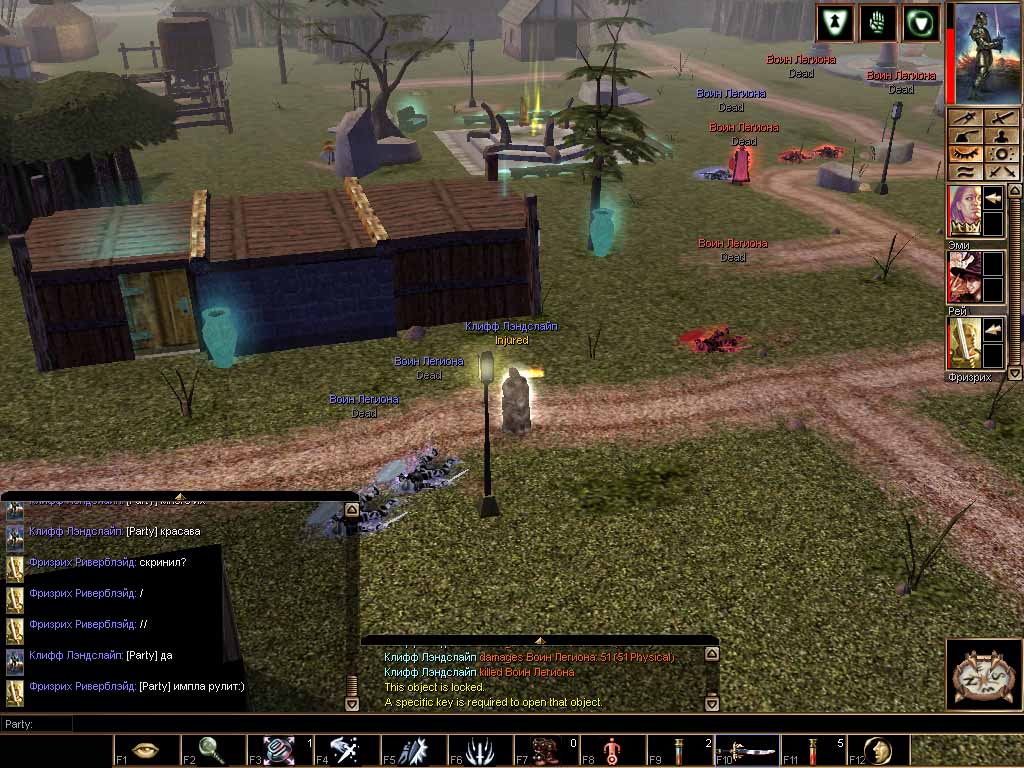Select party member Рей's portrait
The image size is (1024, 768).
click(963, 275)
